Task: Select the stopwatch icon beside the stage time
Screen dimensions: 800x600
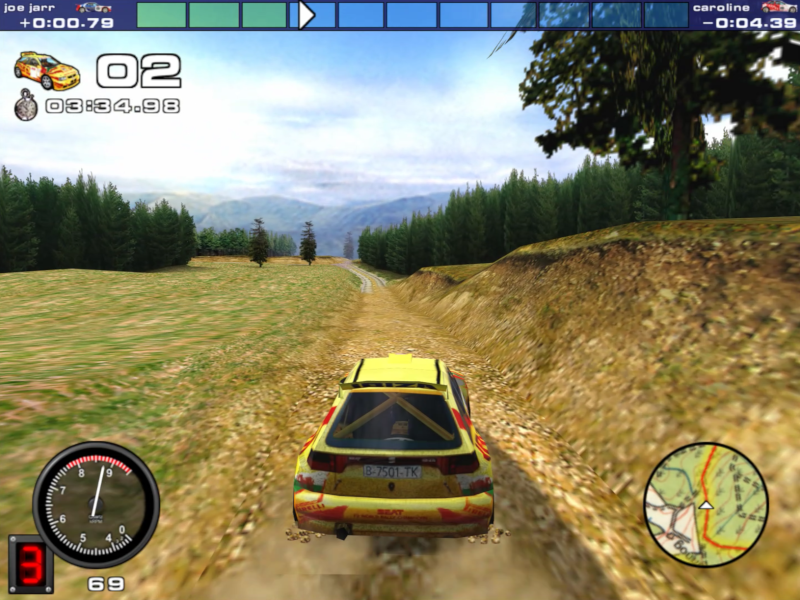Action: click(26, 105)
